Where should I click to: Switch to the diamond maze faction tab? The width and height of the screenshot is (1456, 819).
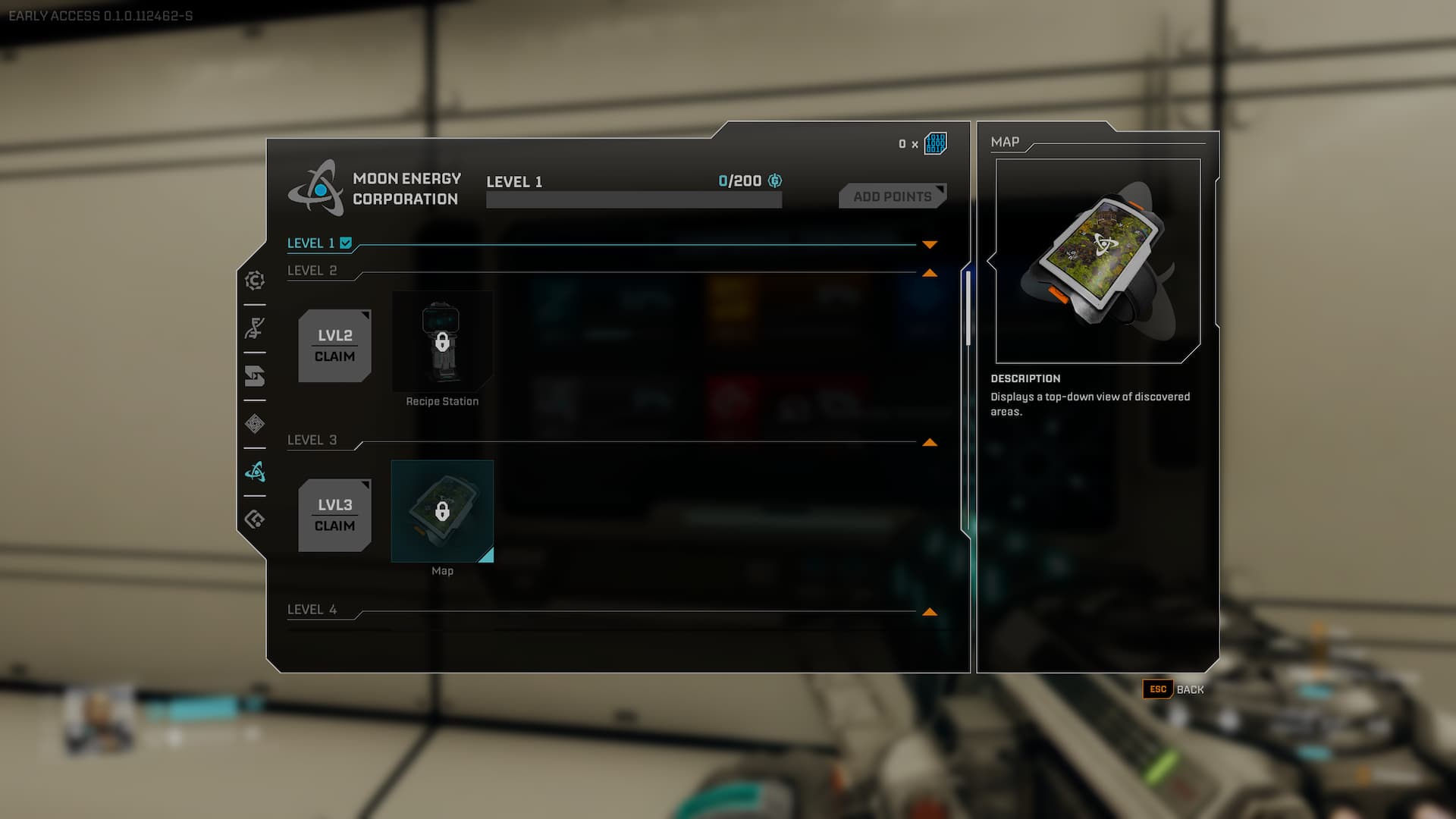click(x=255, y=424)
